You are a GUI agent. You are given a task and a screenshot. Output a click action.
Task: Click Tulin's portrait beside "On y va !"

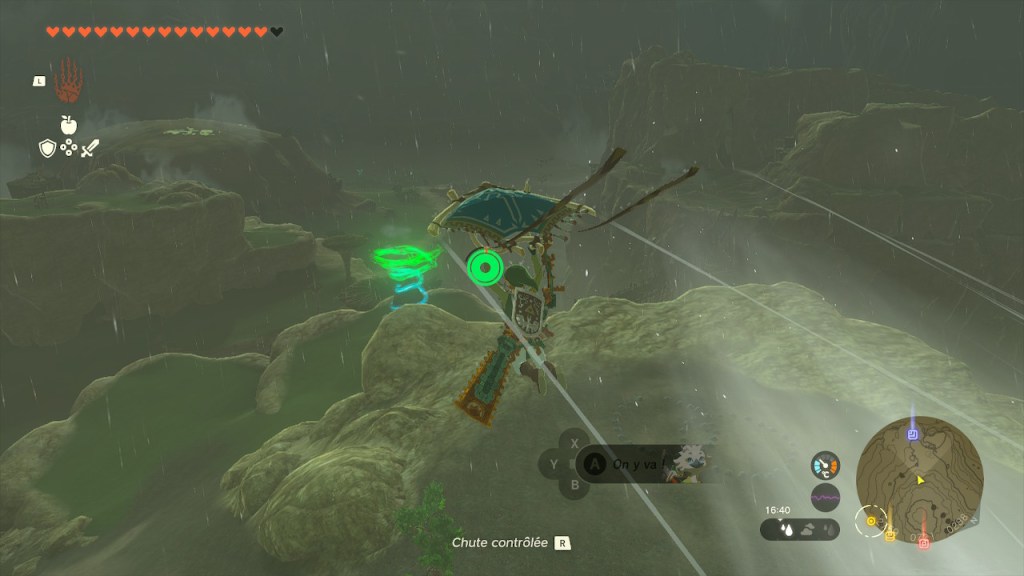coord(689,463)
